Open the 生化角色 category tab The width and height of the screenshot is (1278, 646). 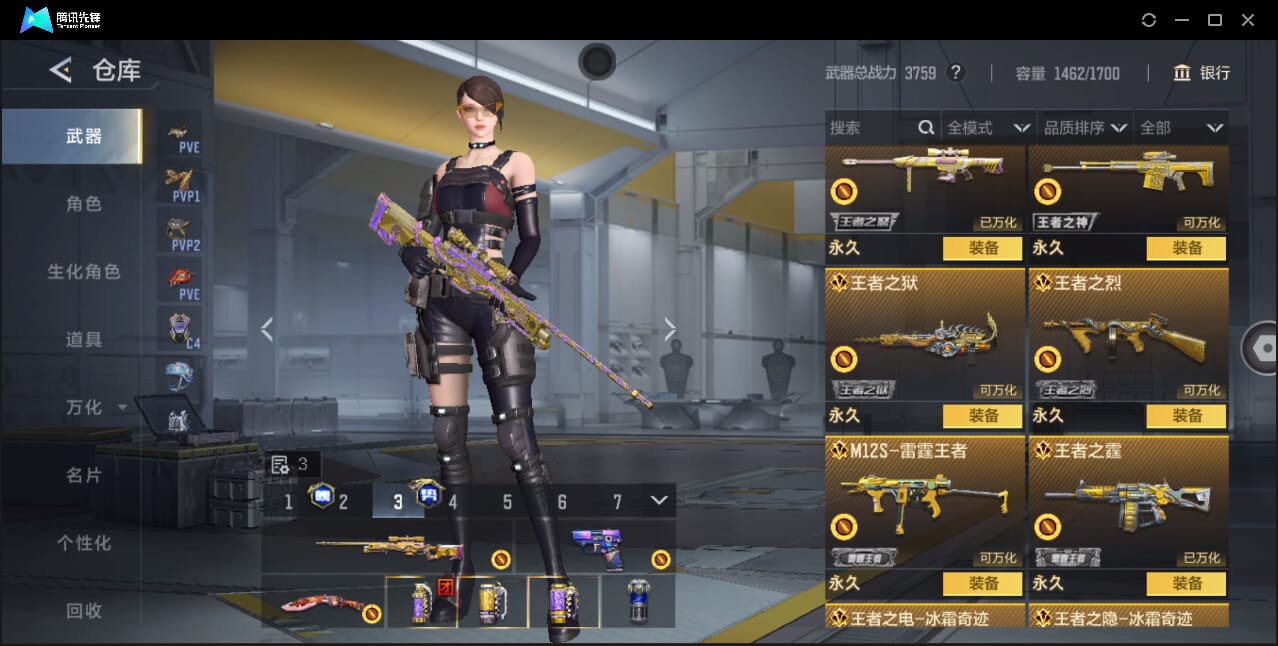[x=84, y=272]
